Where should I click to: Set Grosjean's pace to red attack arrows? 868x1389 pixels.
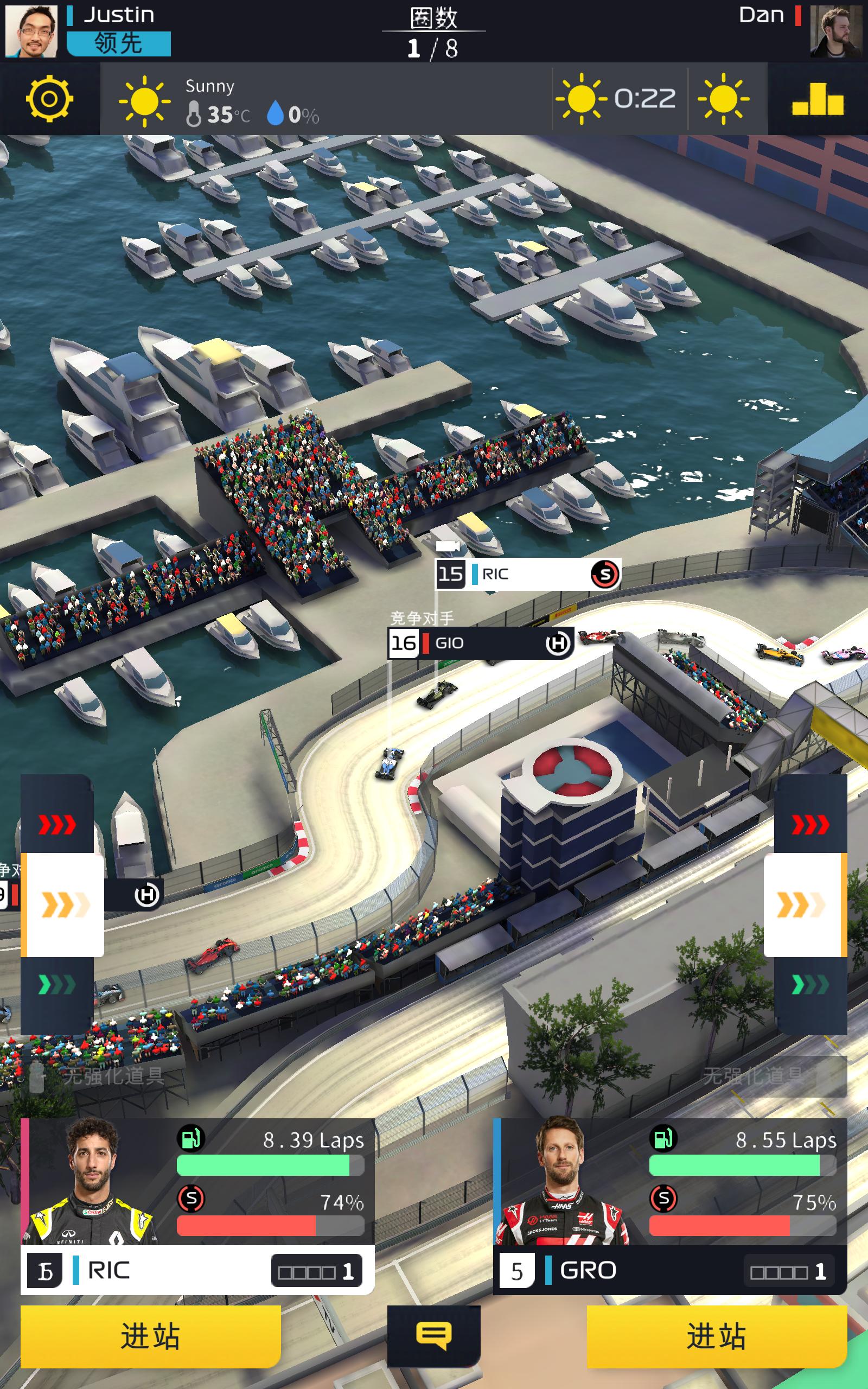coord(810,825)
